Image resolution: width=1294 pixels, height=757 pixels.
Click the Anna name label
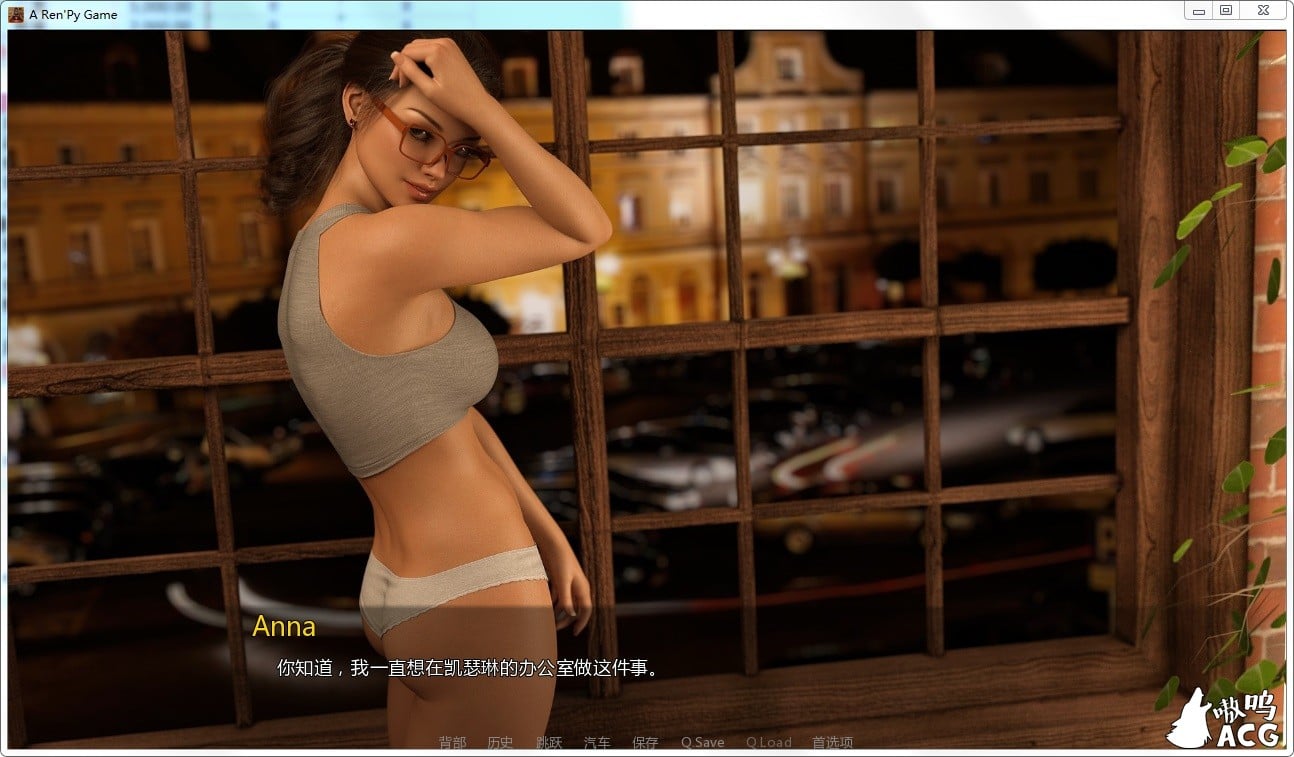tap(285, 627)
